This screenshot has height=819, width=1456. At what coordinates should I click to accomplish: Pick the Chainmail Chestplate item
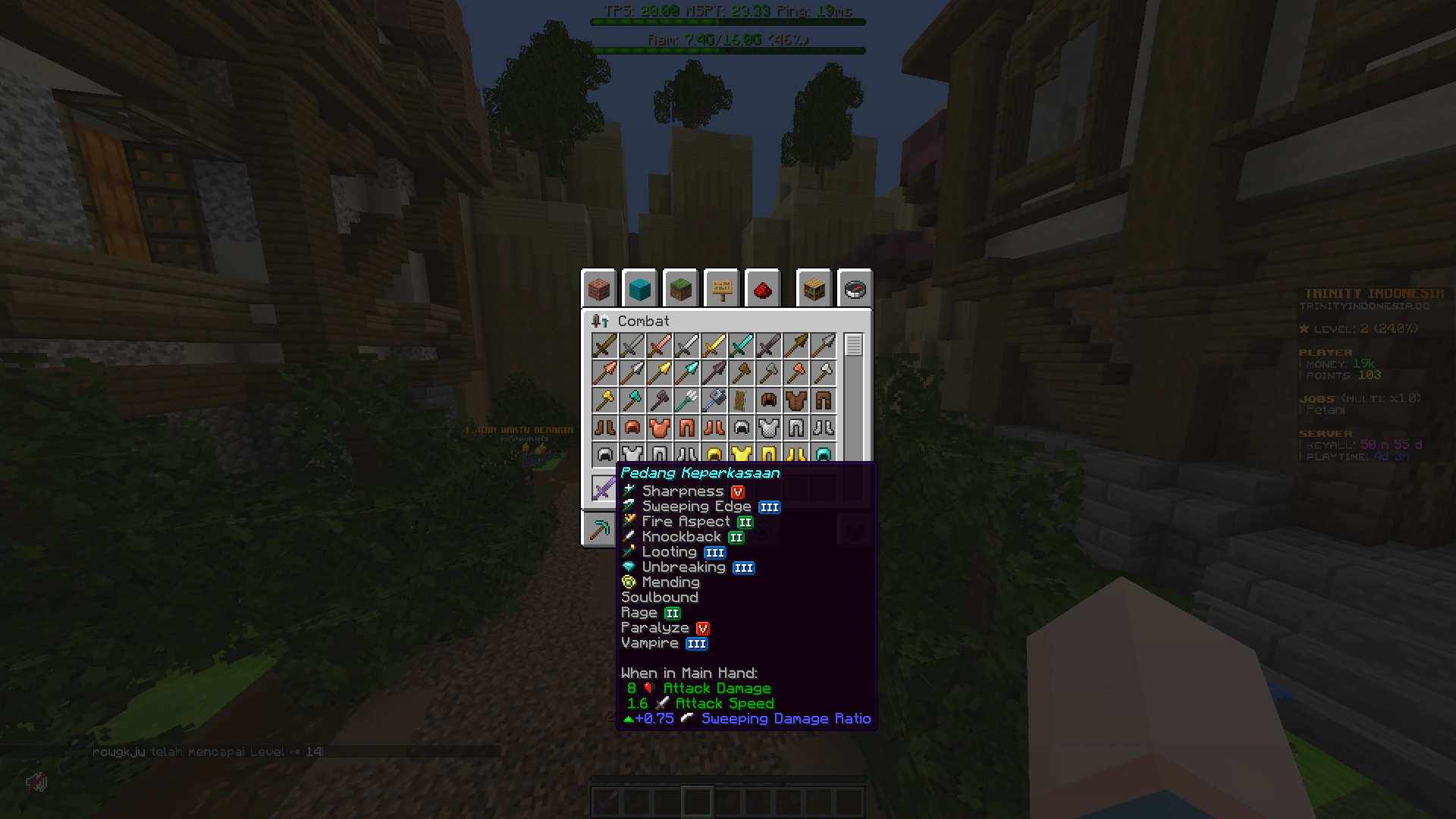coord(769,427)
